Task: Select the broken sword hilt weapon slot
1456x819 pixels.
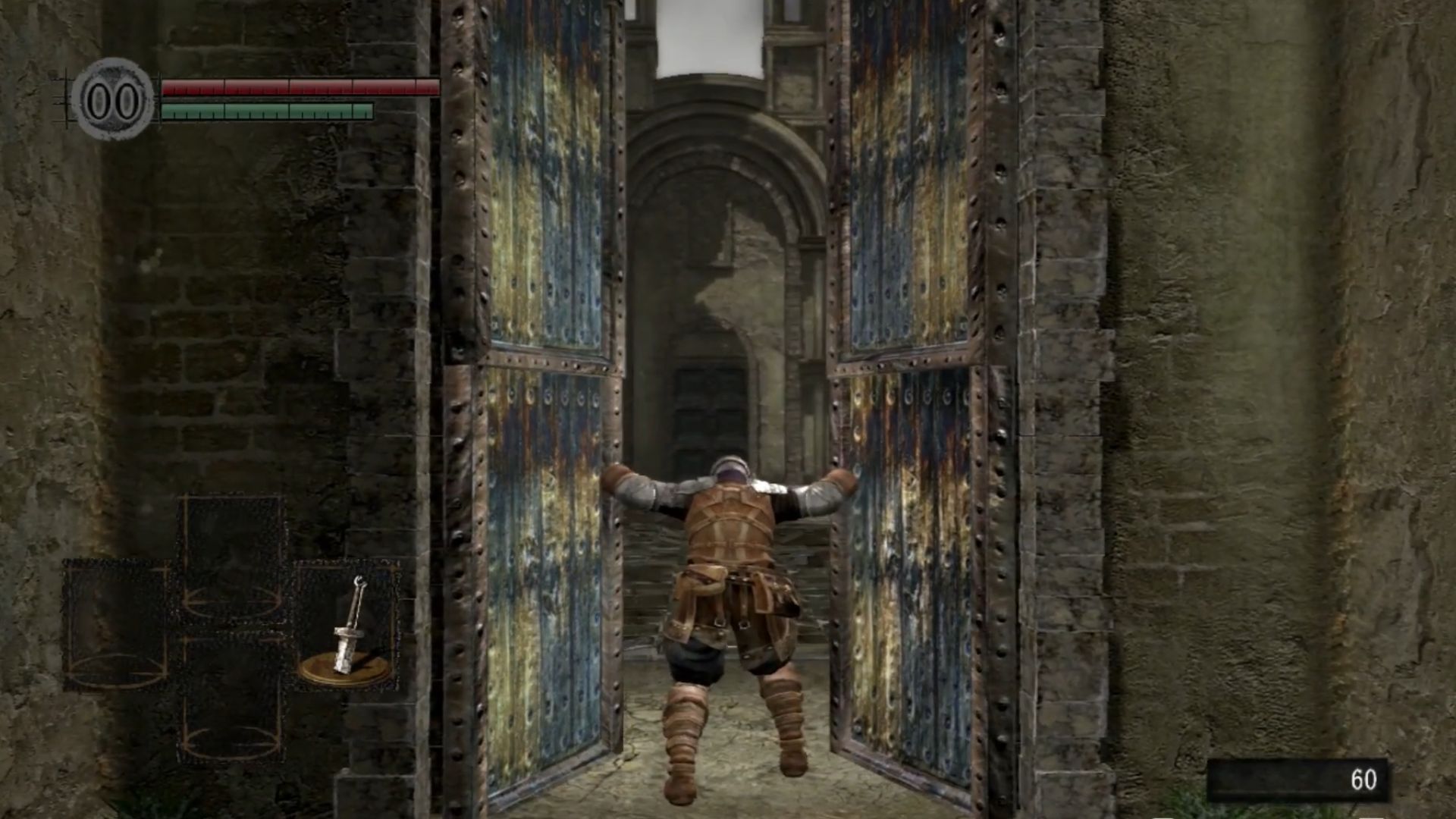Action: coord(347,626)
